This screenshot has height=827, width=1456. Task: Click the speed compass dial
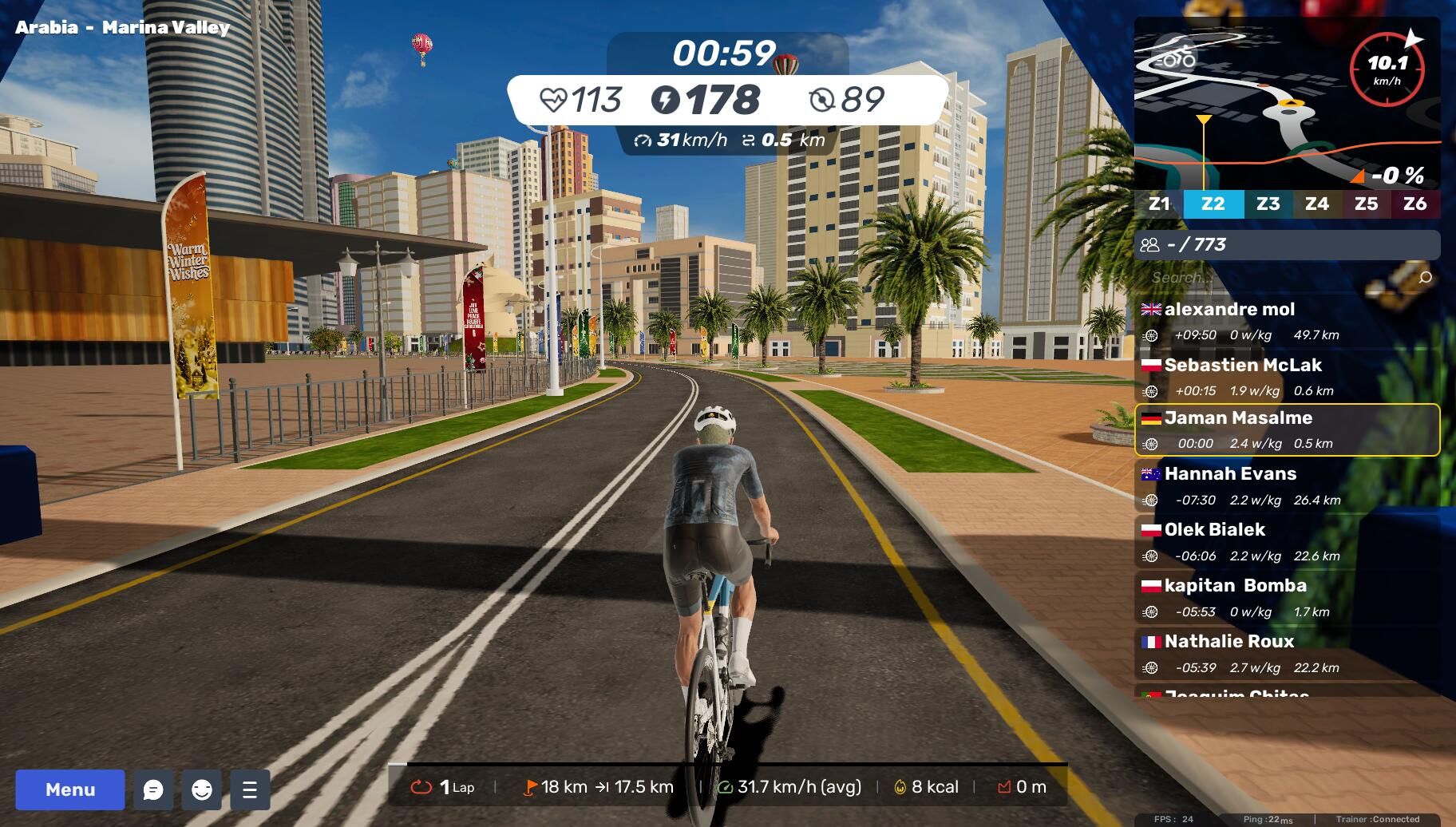click(1387, 69)
